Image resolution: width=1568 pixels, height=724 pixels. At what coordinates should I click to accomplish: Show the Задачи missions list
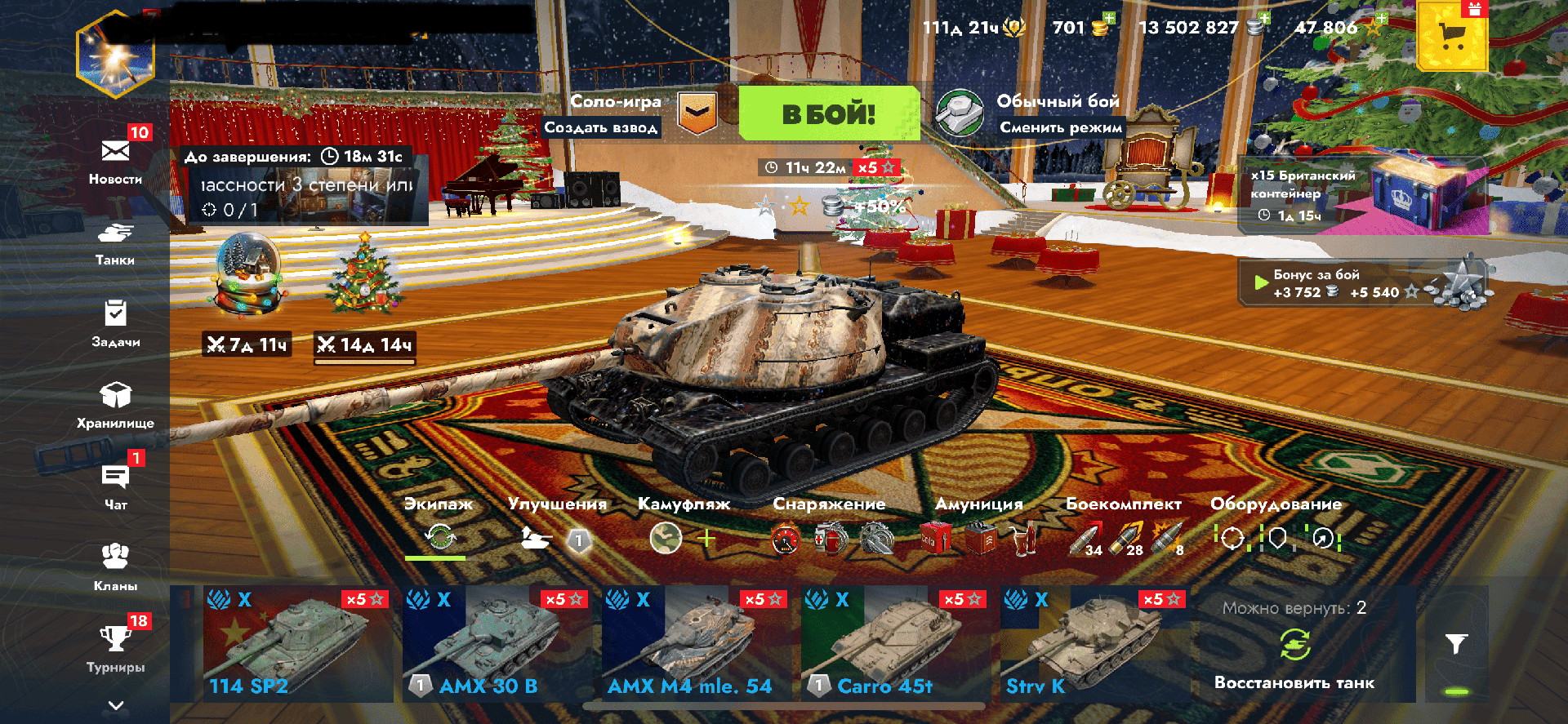pyautogui.click(x=115, y=323)
